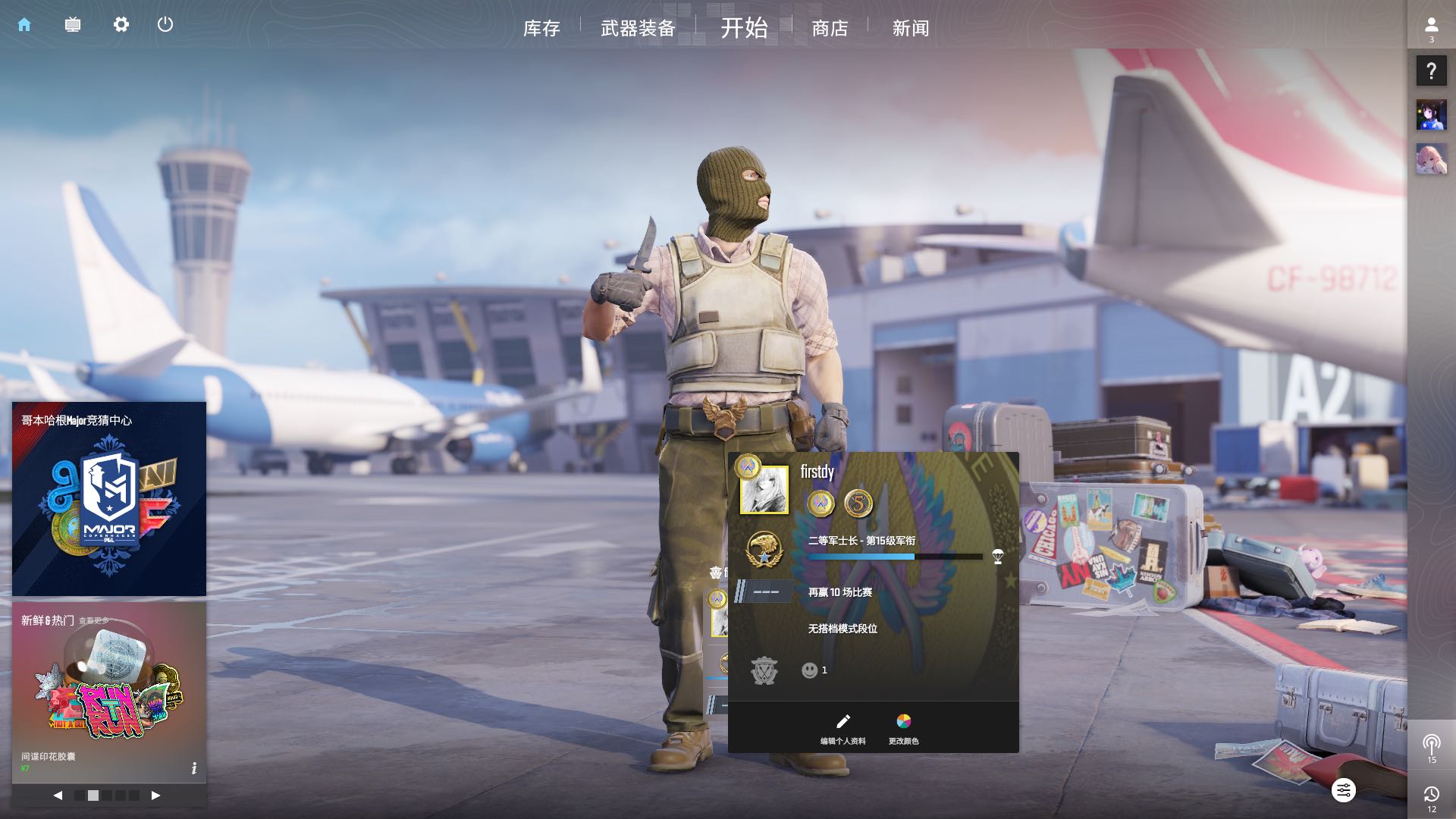Select 开始 to start playing
The image size is (1456, 819).
pyautogui.click(x=744, y=28)
